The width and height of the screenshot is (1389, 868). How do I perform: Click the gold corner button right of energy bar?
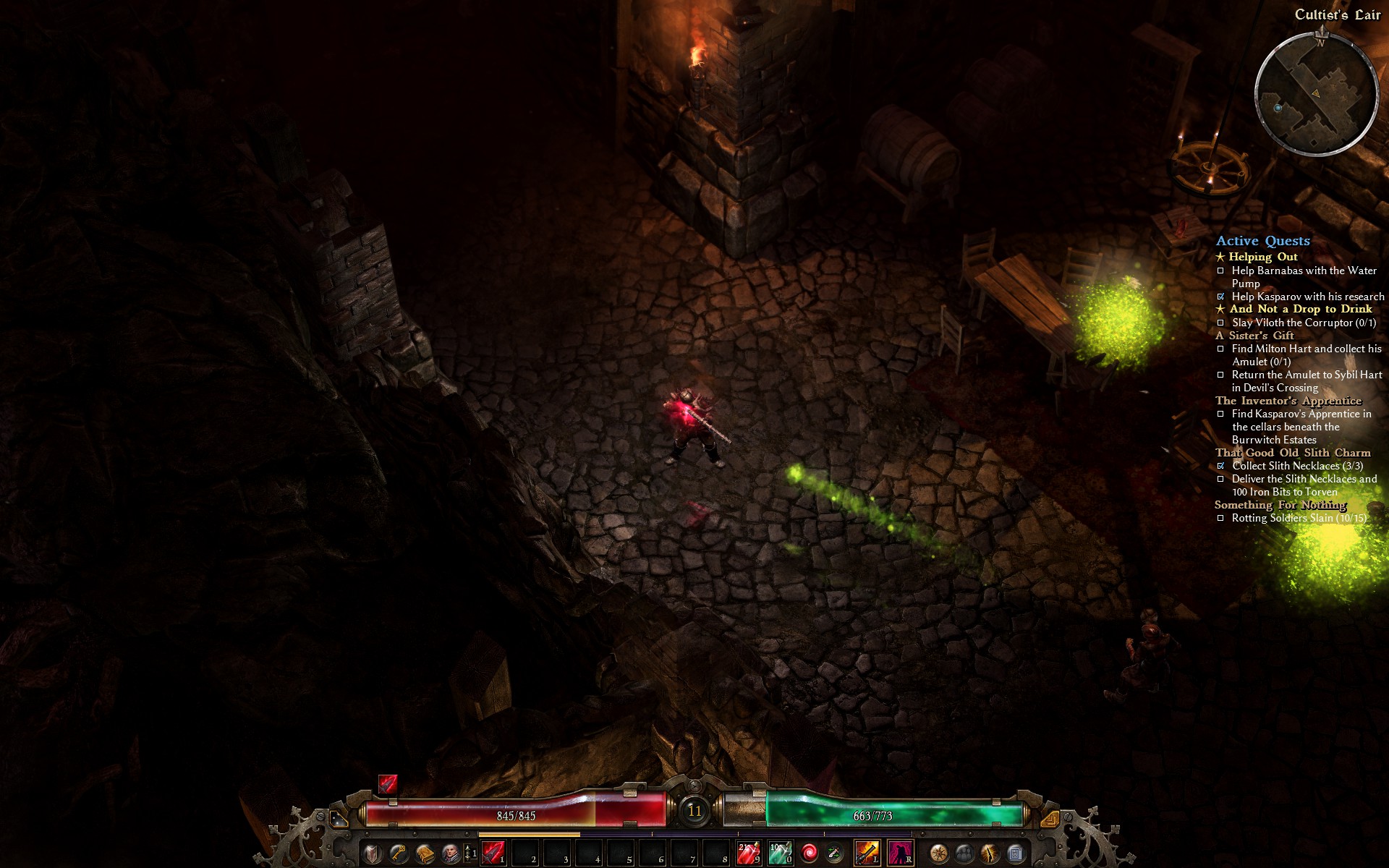point(1050,819)
